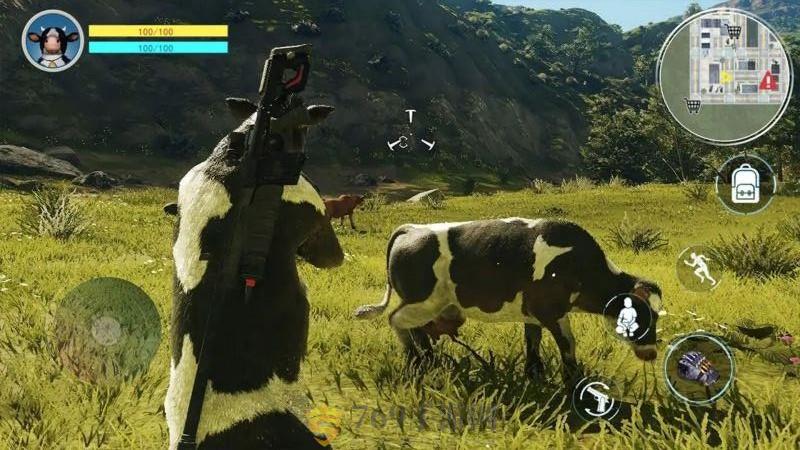Open the cow character portrait
The width and height of the screenshot is (800, 450).
point(52,41)
